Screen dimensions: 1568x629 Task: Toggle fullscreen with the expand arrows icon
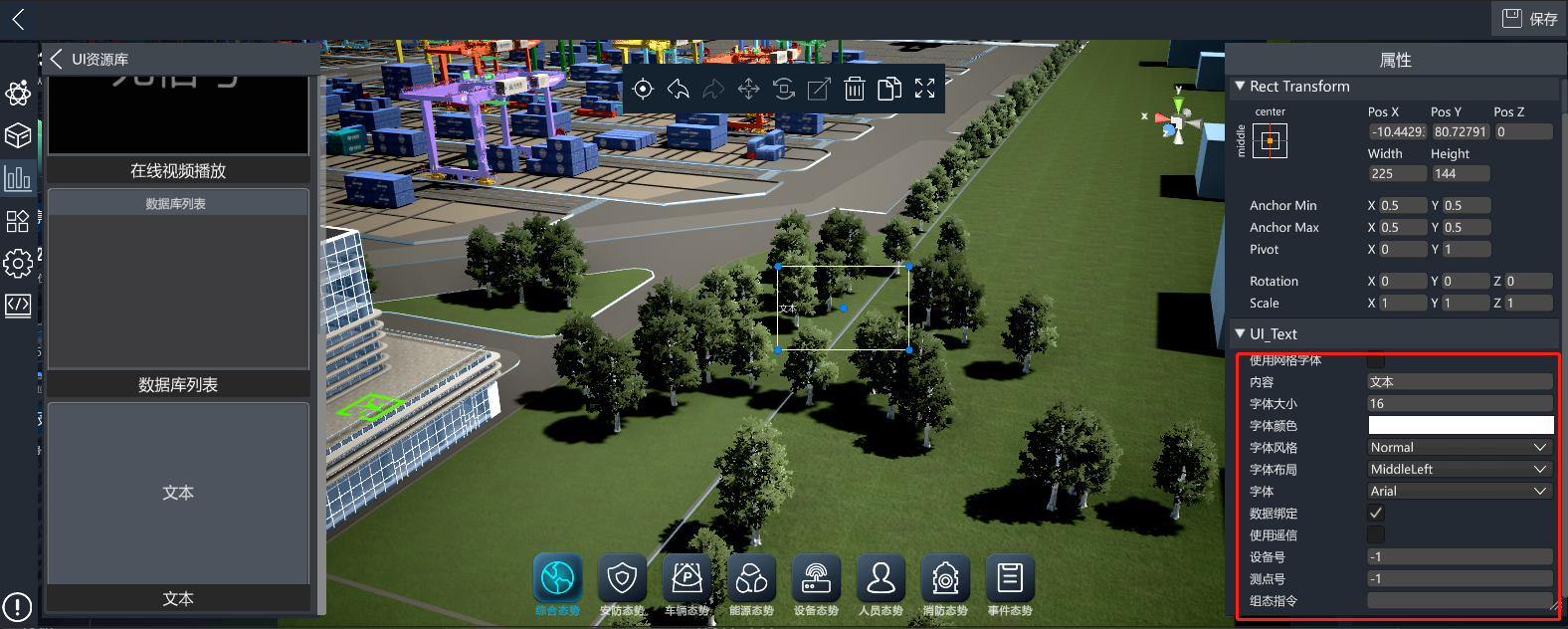pos(924,90)
